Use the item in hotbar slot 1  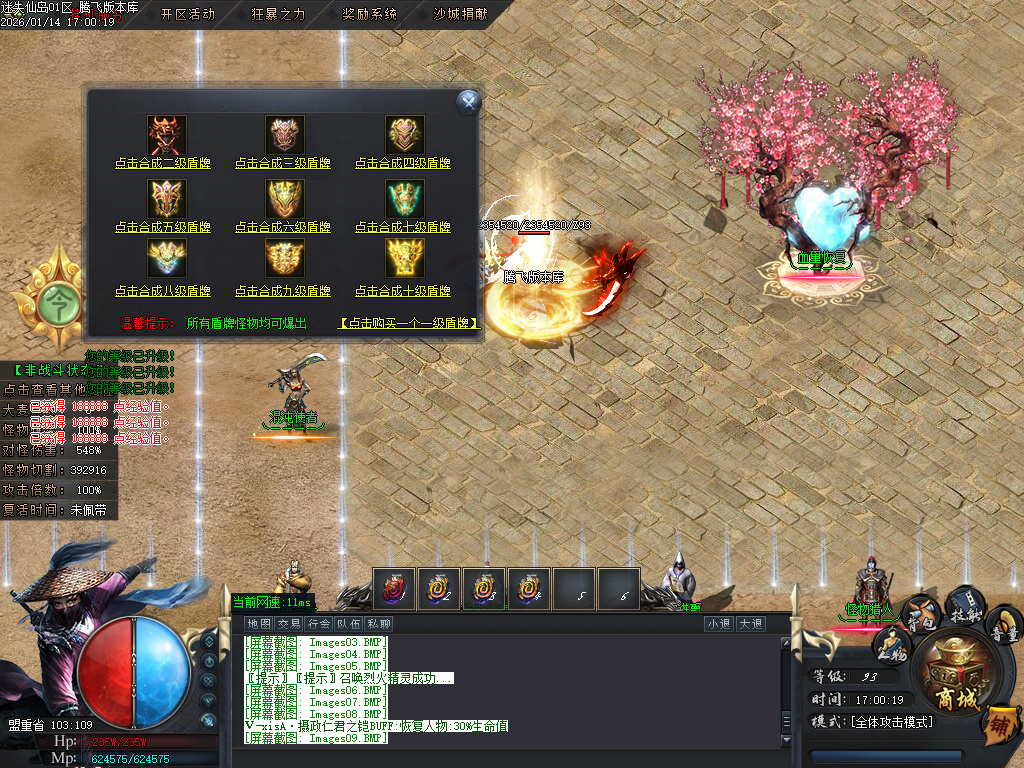tap(394, 589)
